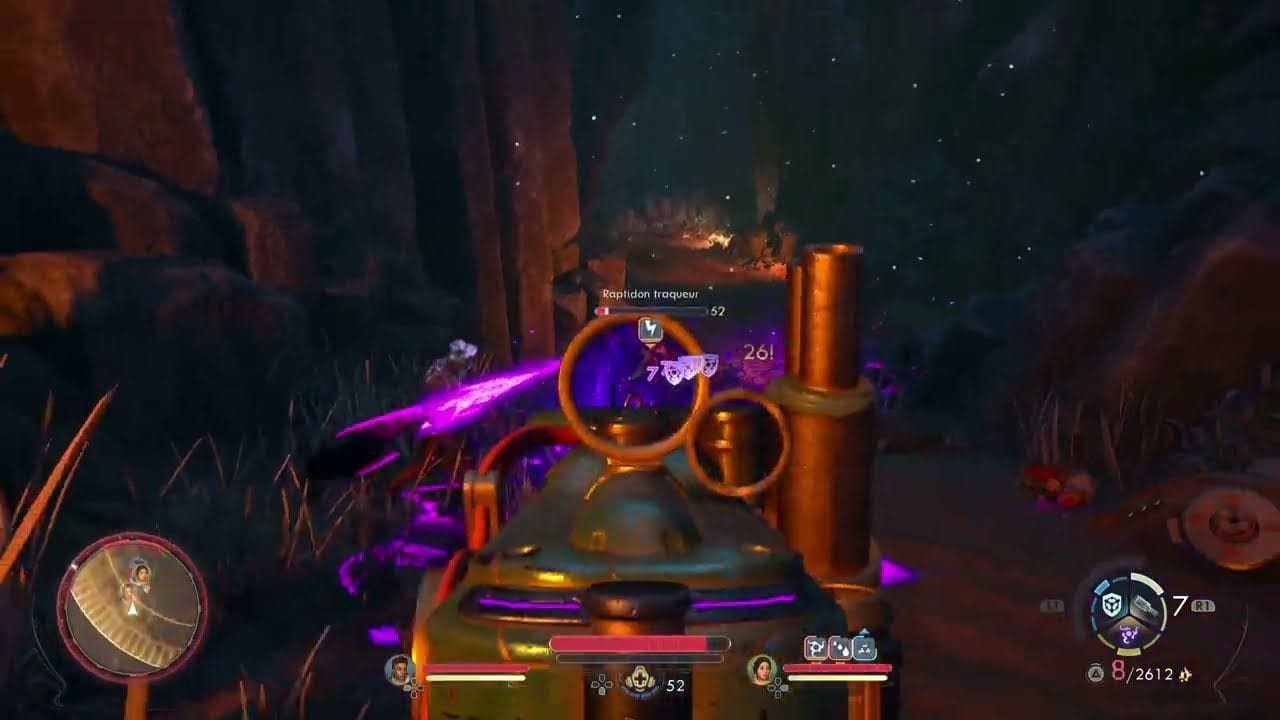1280x720 pixels.
Task: Select the rightmost triangular status icon near the right companion
Action: tap(864, 648)
